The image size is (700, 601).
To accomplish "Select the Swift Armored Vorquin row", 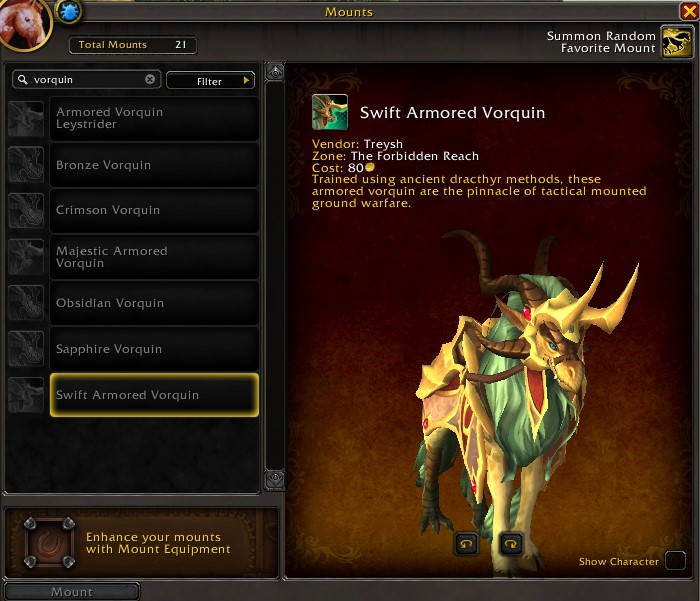I will point(154,395).
